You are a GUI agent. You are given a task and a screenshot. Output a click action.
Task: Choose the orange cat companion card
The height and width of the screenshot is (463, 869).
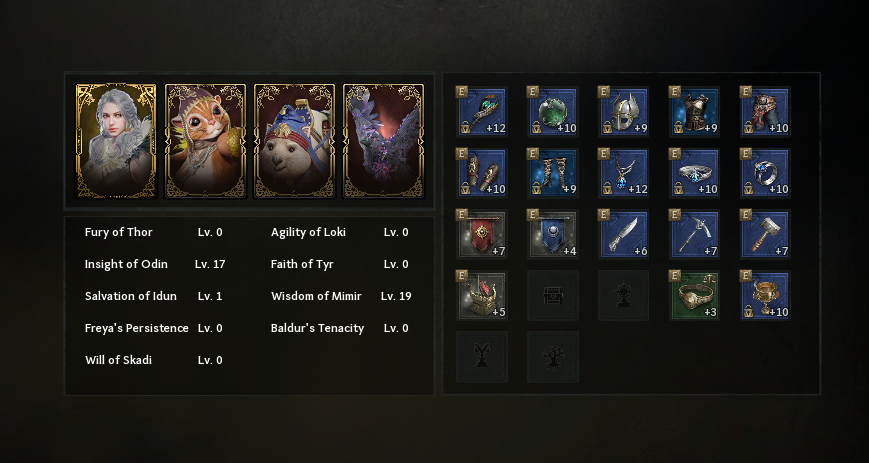point(205,141)
